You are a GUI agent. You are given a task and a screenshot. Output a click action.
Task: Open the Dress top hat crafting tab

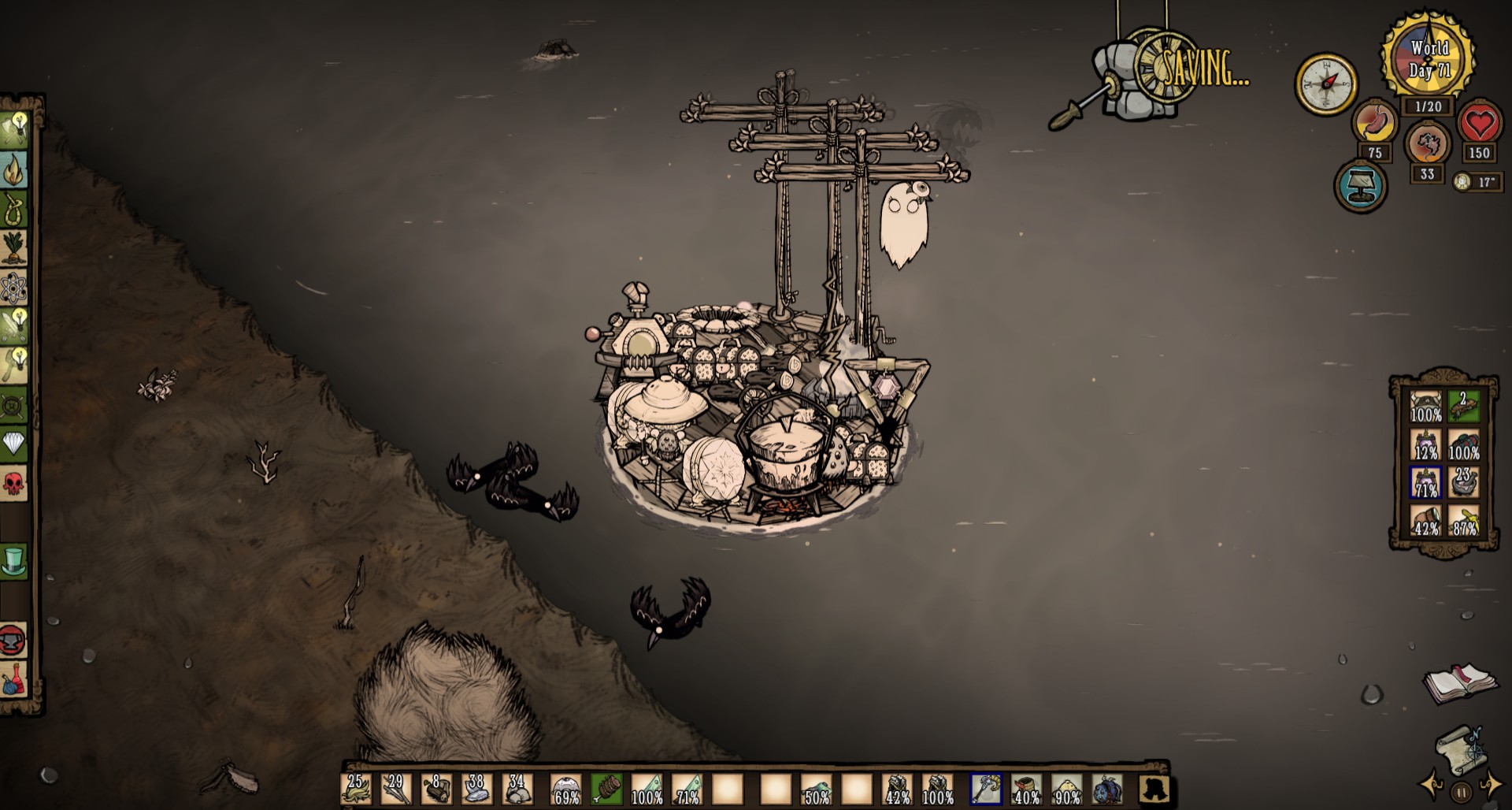[x=15, y=560]
